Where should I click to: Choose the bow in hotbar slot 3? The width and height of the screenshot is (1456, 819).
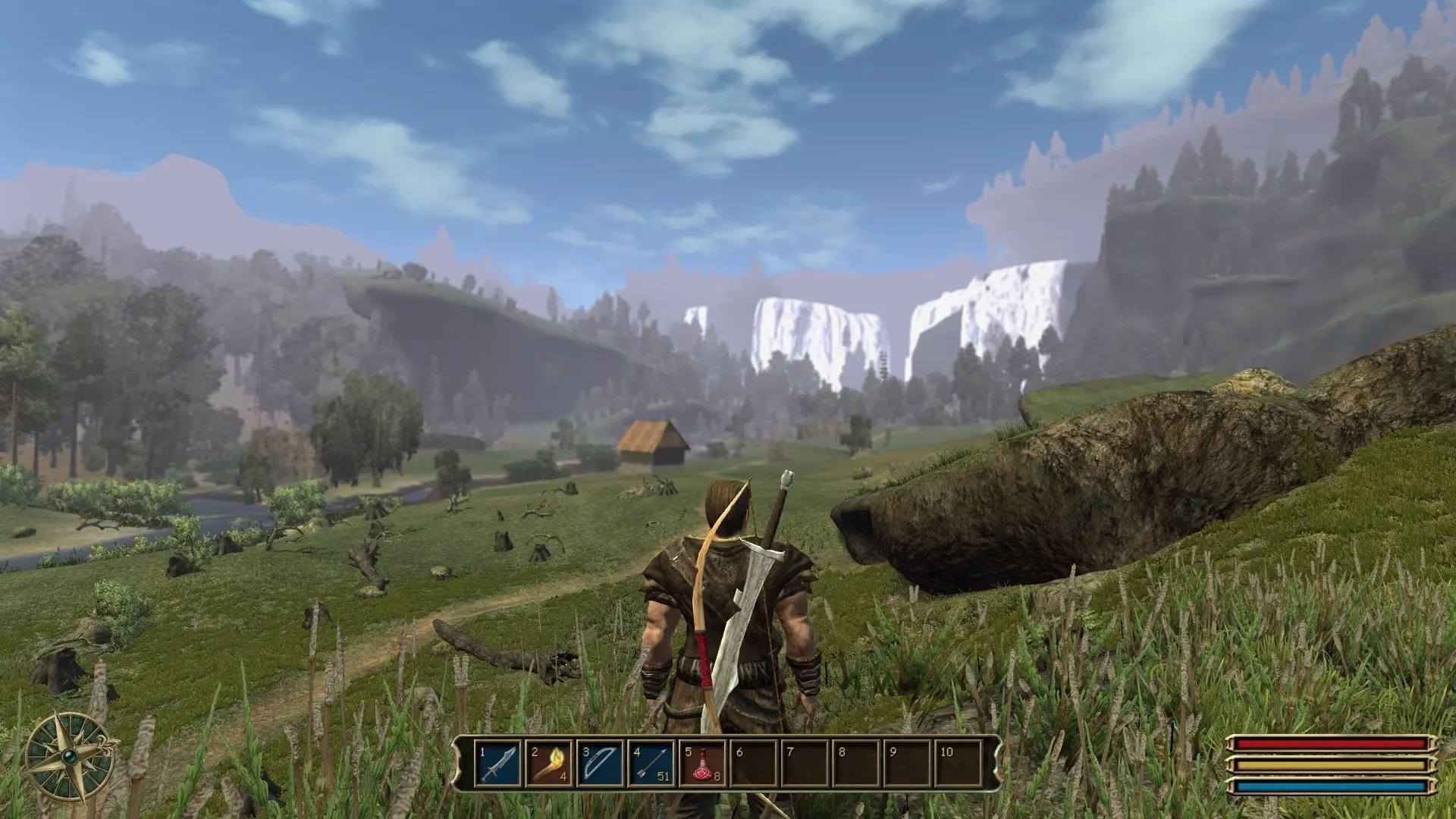pos(601,764)
